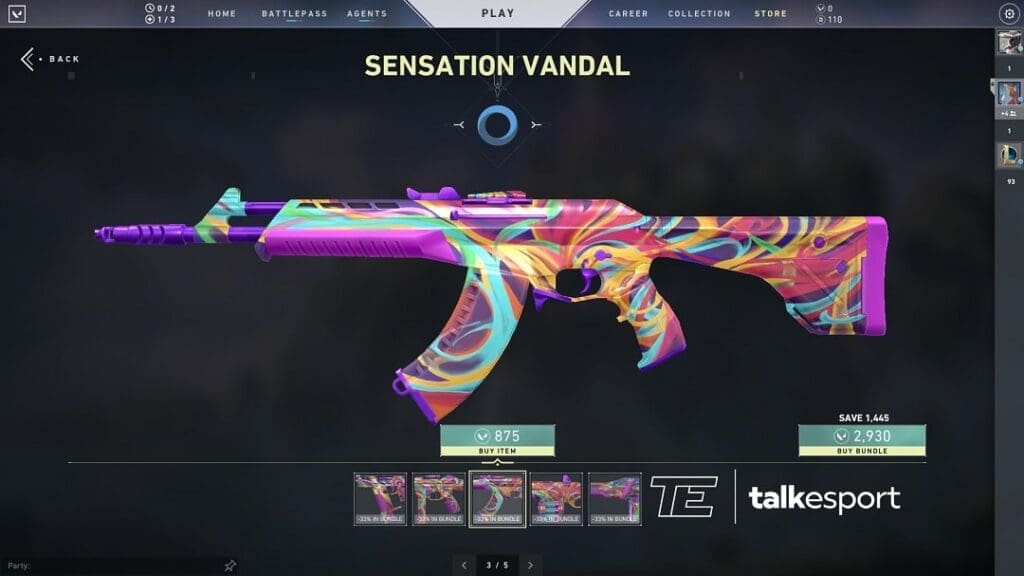Click the Valorant logo menu icon
The width and height of the screenshot is (1024, 576).
[x=16, y=14]
